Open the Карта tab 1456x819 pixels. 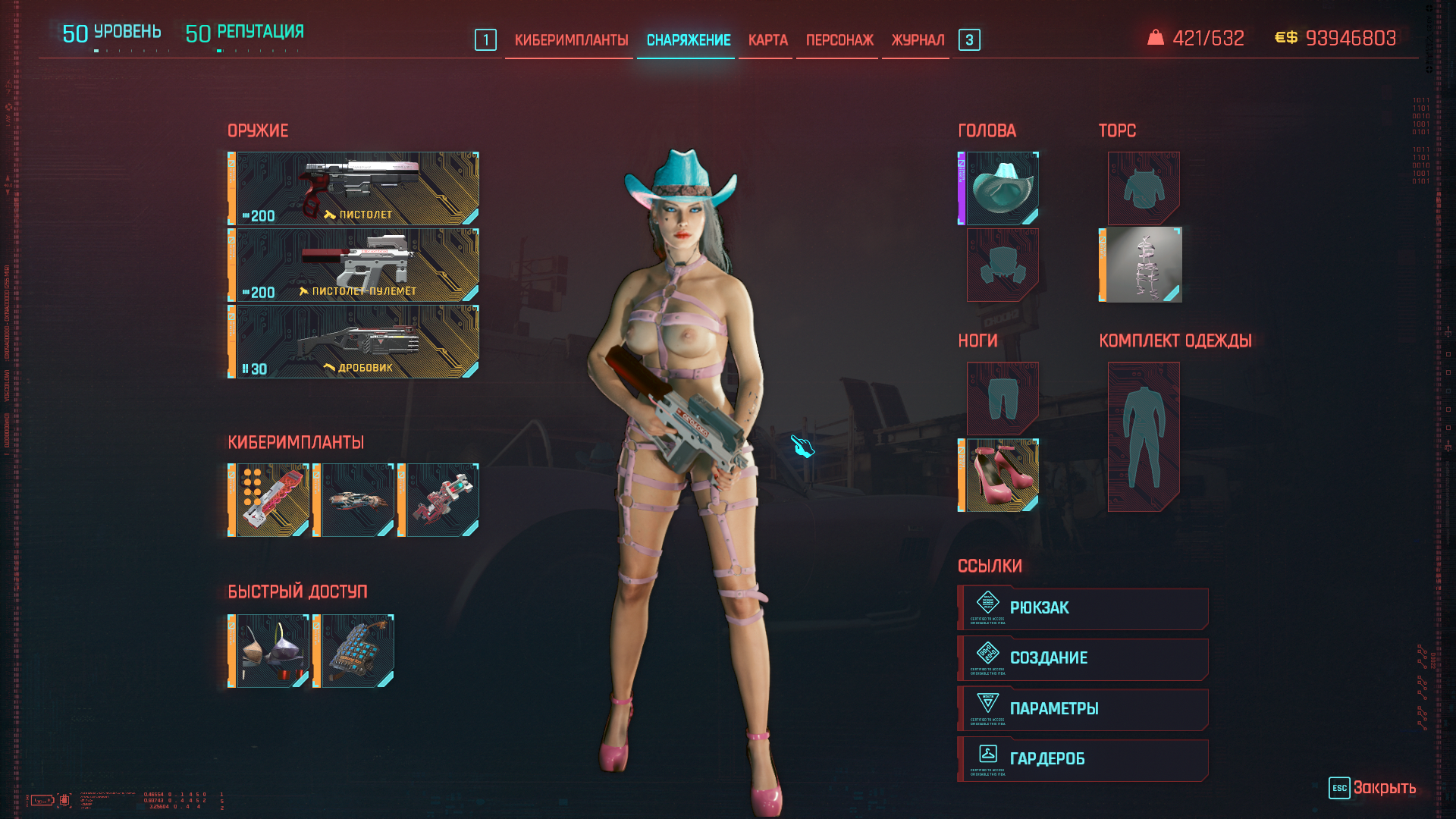coord(767,40)
